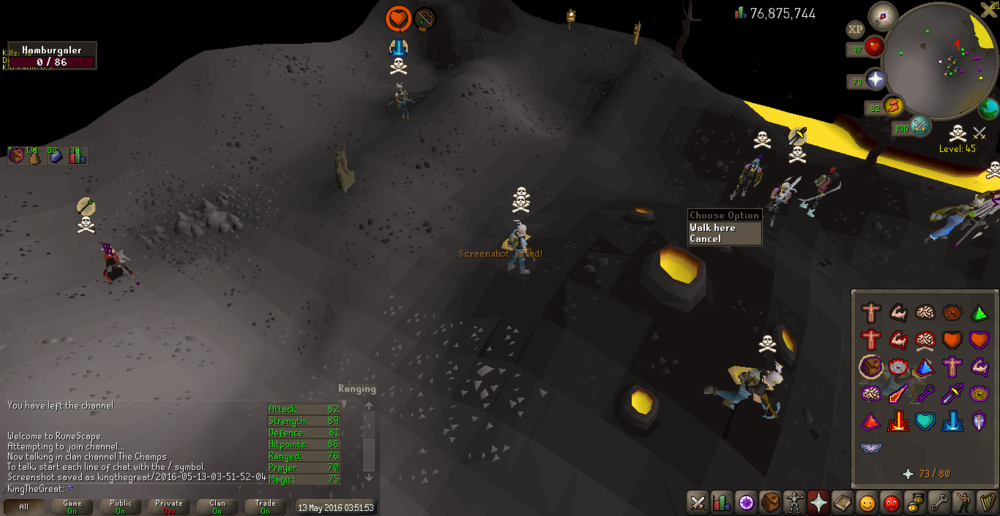The width and height of the screenshot is (1000, 516).
Task: Click the compass to face north
Action: tap(882, 16)
